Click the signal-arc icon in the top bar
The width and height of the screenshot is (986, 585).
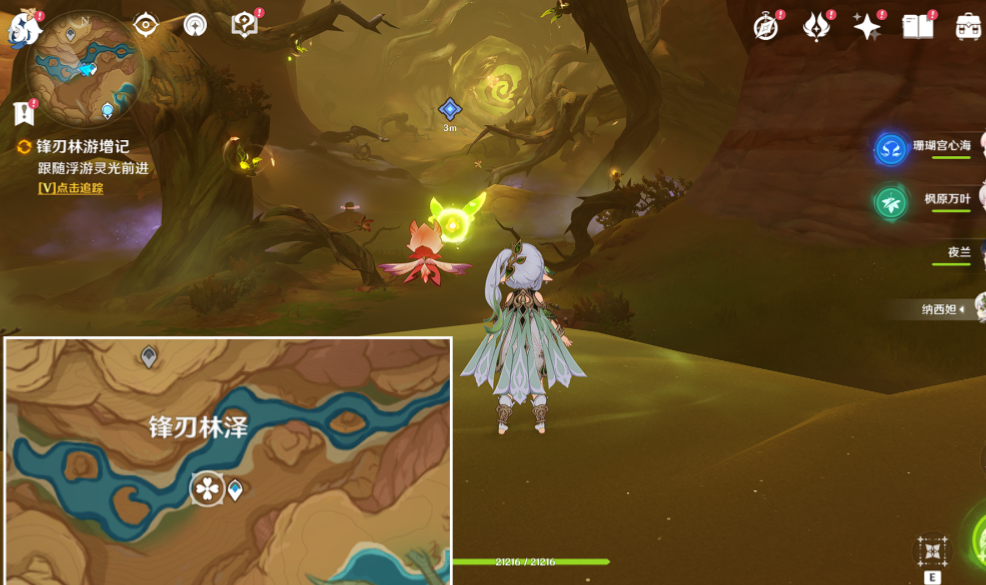195,25
